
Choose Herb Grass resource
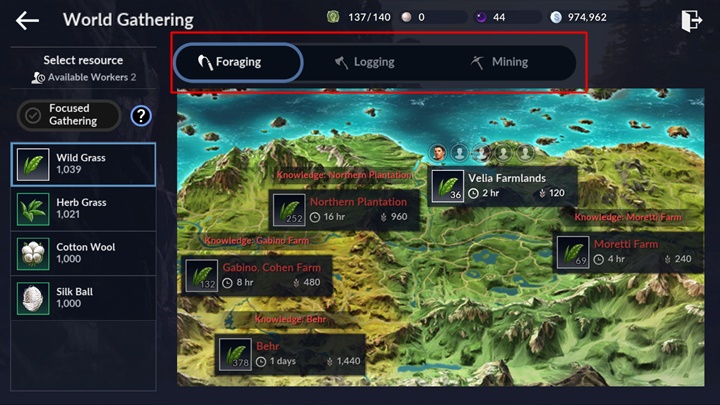(83, 209)
